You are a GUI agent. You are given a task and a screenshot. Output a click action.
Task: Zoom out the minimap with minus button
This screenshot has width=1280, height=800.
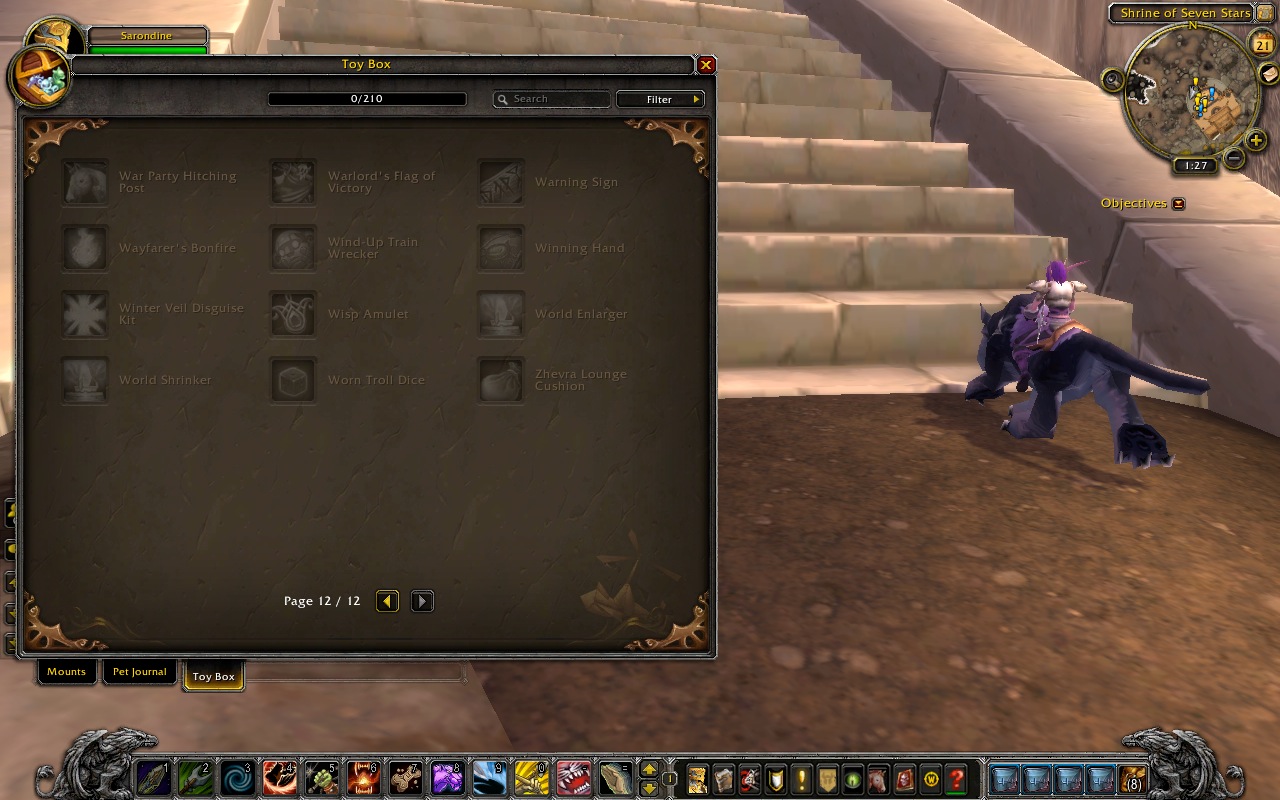click(1234, 158)
